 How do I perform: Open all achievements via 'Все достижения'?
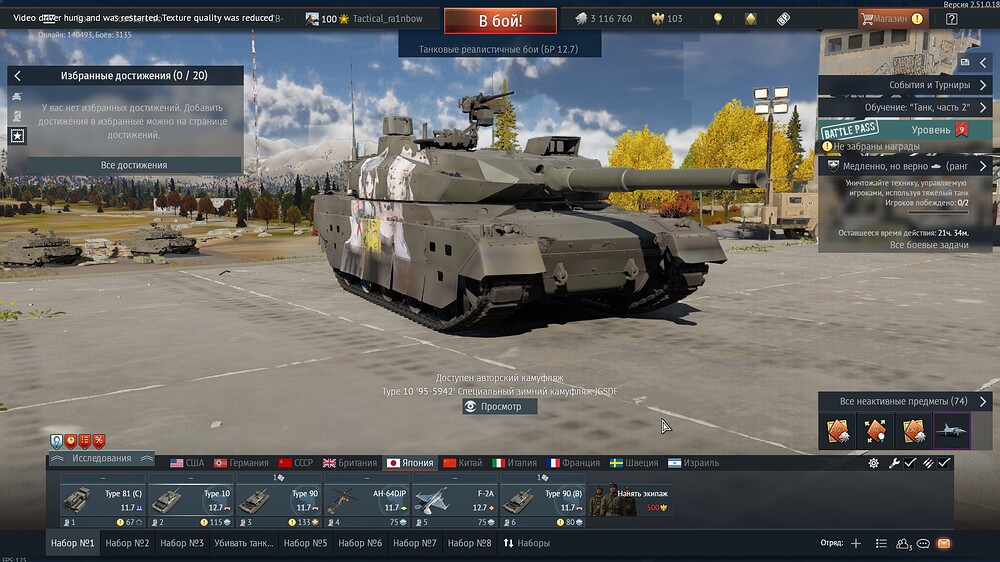134,165
